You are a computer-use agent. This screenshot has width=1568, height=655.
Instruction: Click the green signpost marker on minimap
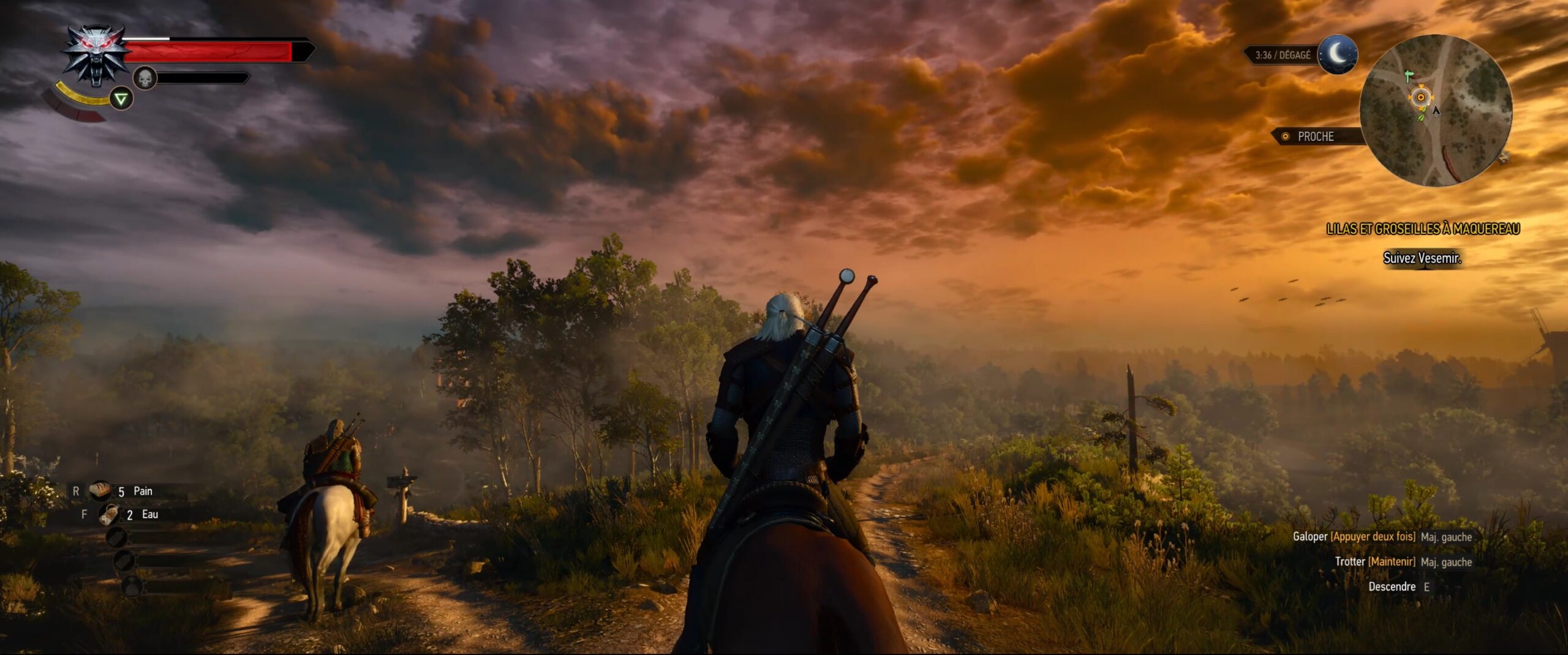tap(1408, 77)
